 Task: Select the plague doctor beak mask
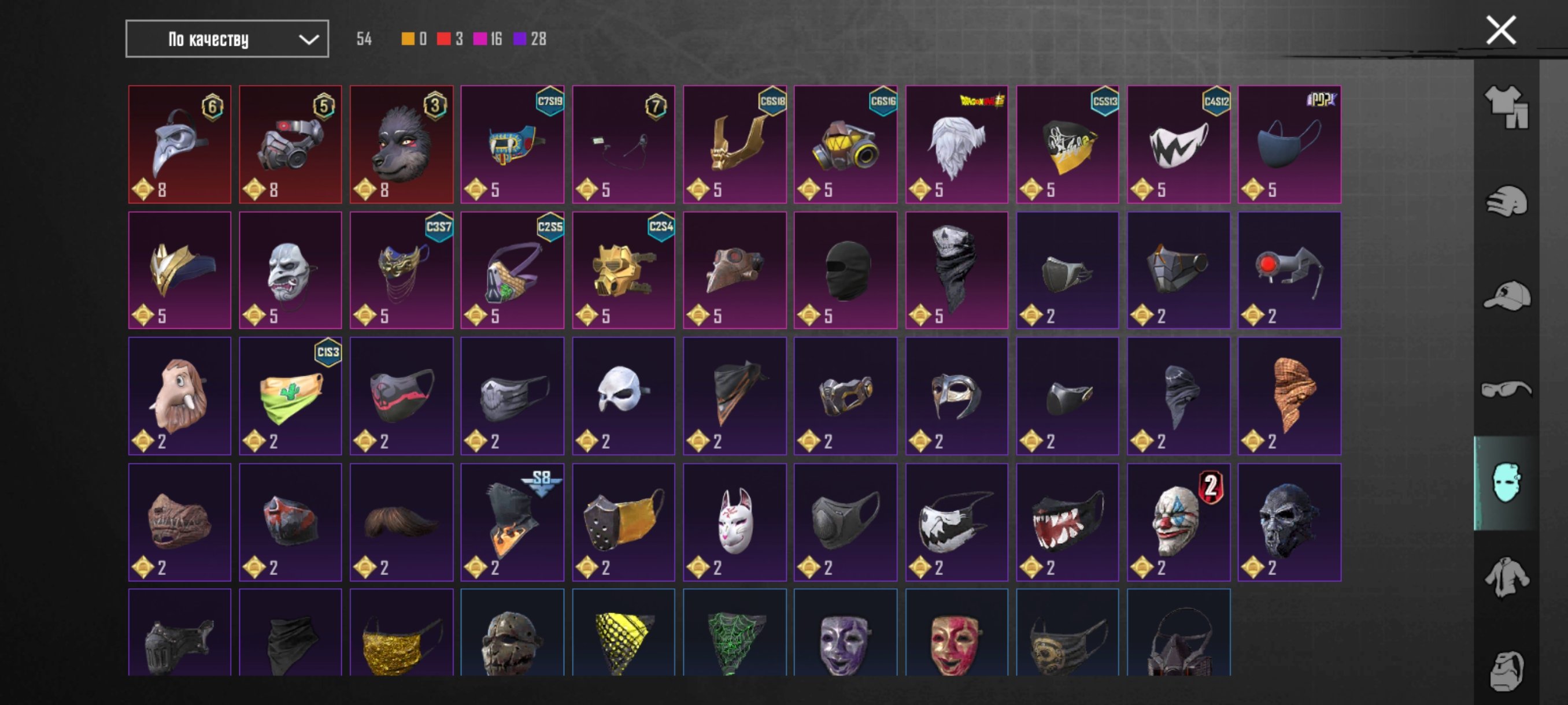coord(180,145)
